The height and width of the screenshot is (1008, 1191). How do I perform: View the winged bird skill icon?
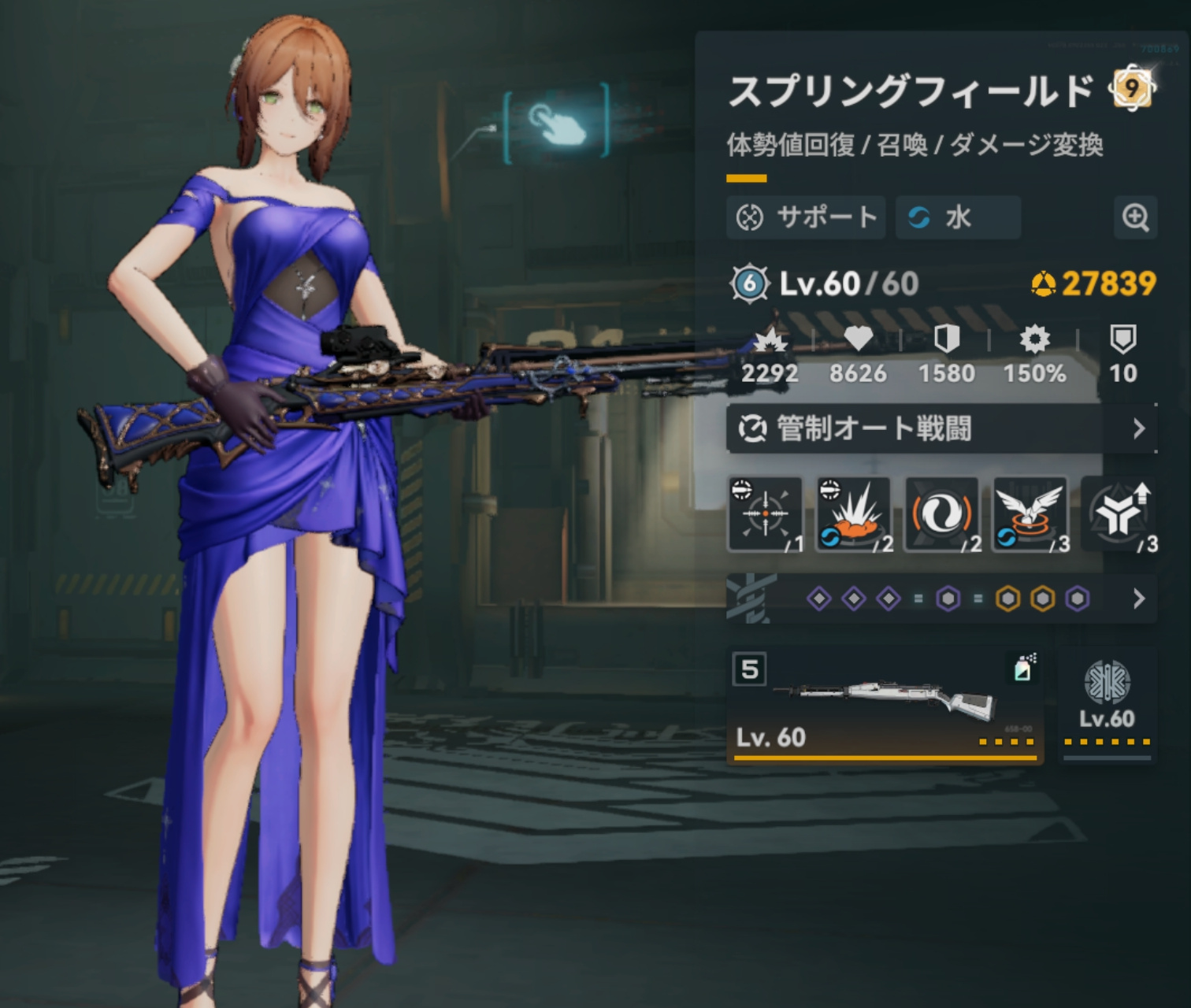[x=1030, y=514]
